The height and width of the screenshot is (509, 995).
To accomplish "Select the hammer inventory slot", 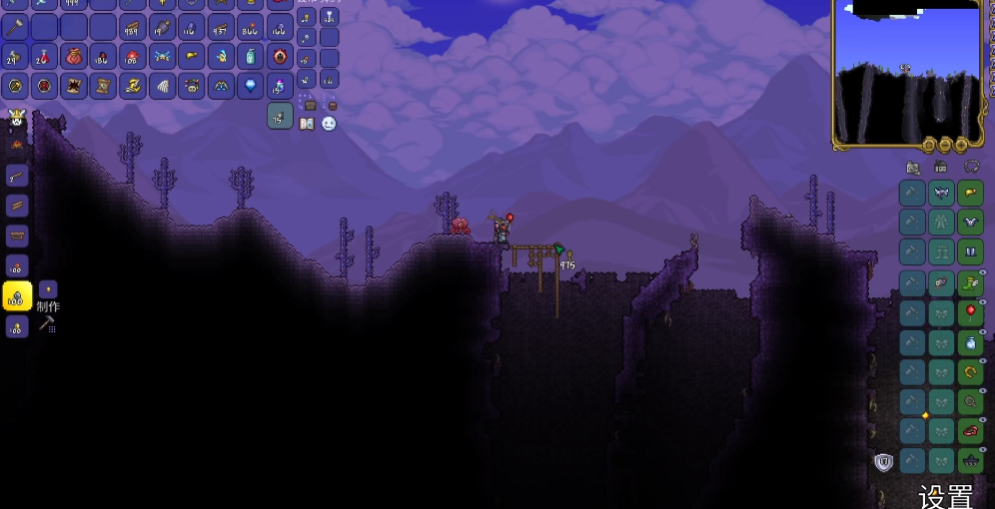I will 15,26.
